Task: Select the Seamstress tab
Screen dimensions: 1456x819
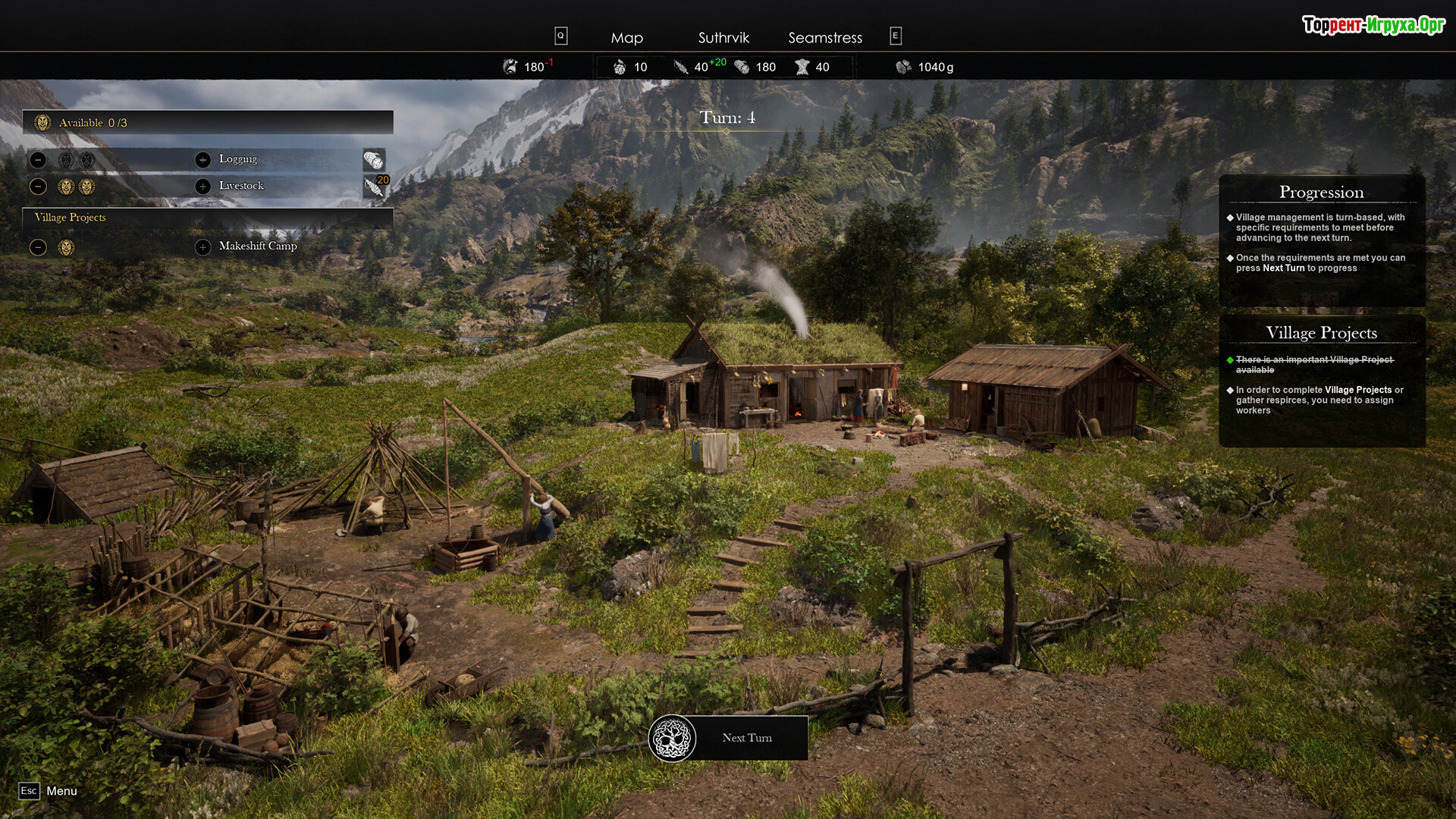Action: pyautogui.click(x=825, y=37)
